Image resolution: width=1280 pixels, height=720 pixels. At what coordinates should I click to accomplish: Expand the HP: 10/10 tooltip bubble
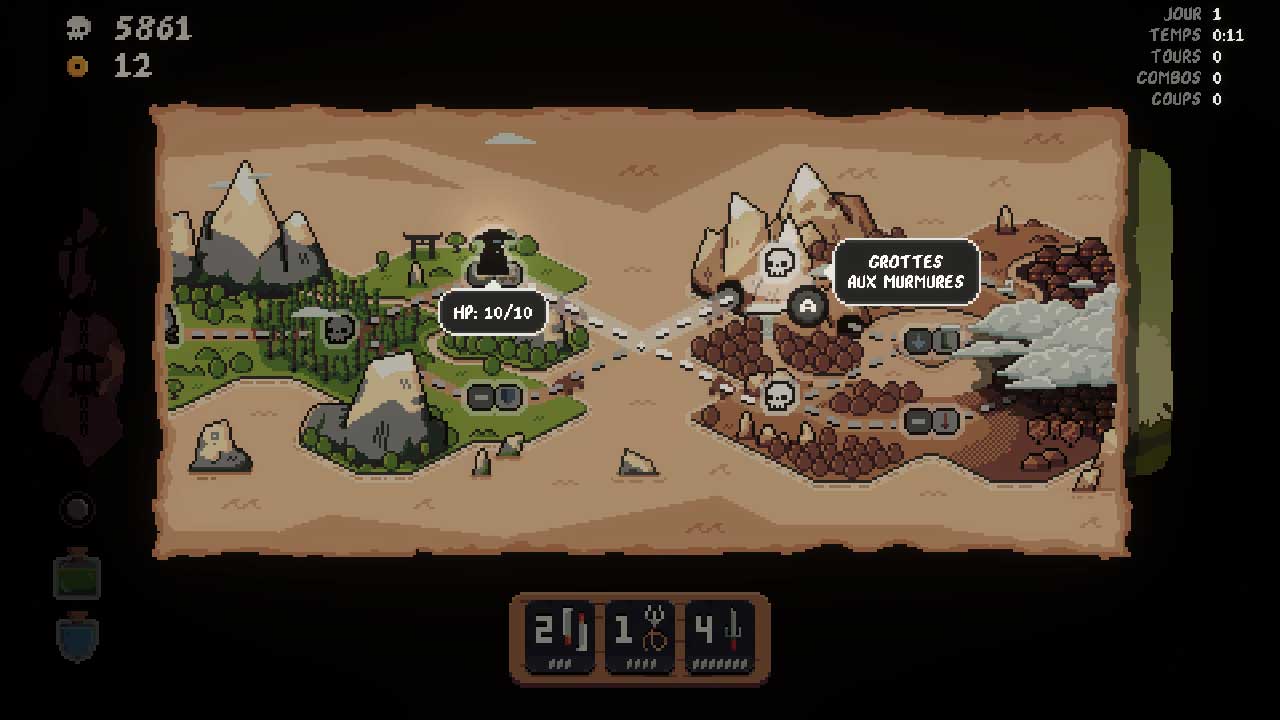point(493,311)
